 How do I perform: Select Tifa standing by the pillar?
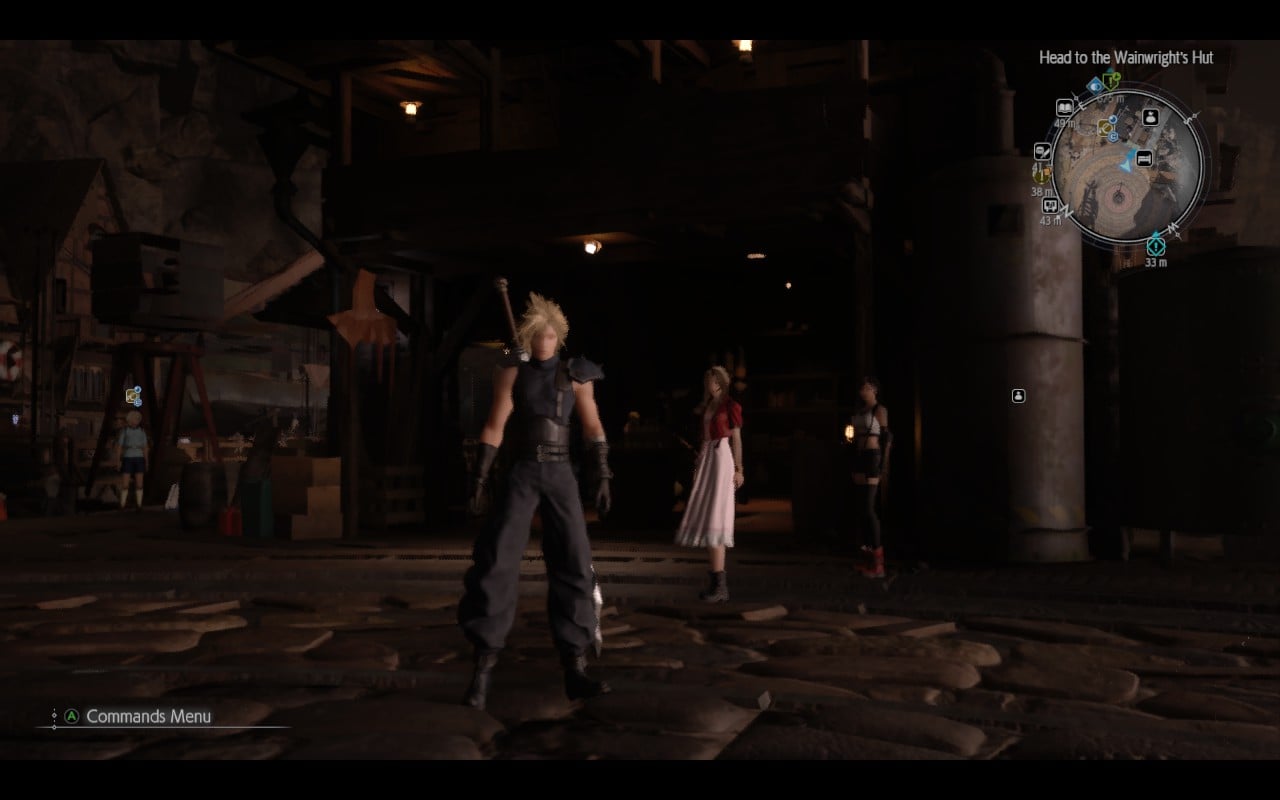[x=868, y=470]
